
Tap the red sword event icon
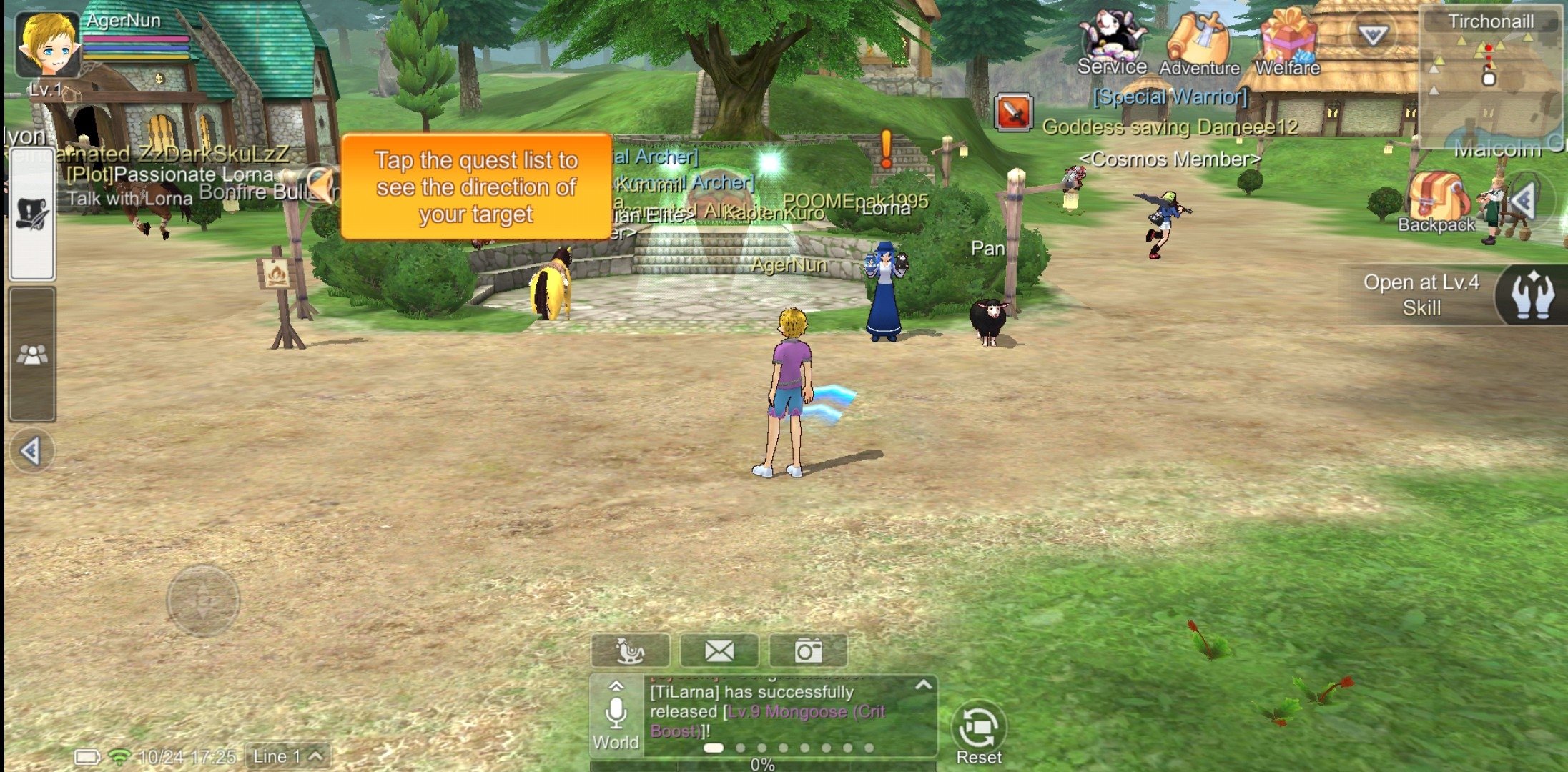point(1013,113)
